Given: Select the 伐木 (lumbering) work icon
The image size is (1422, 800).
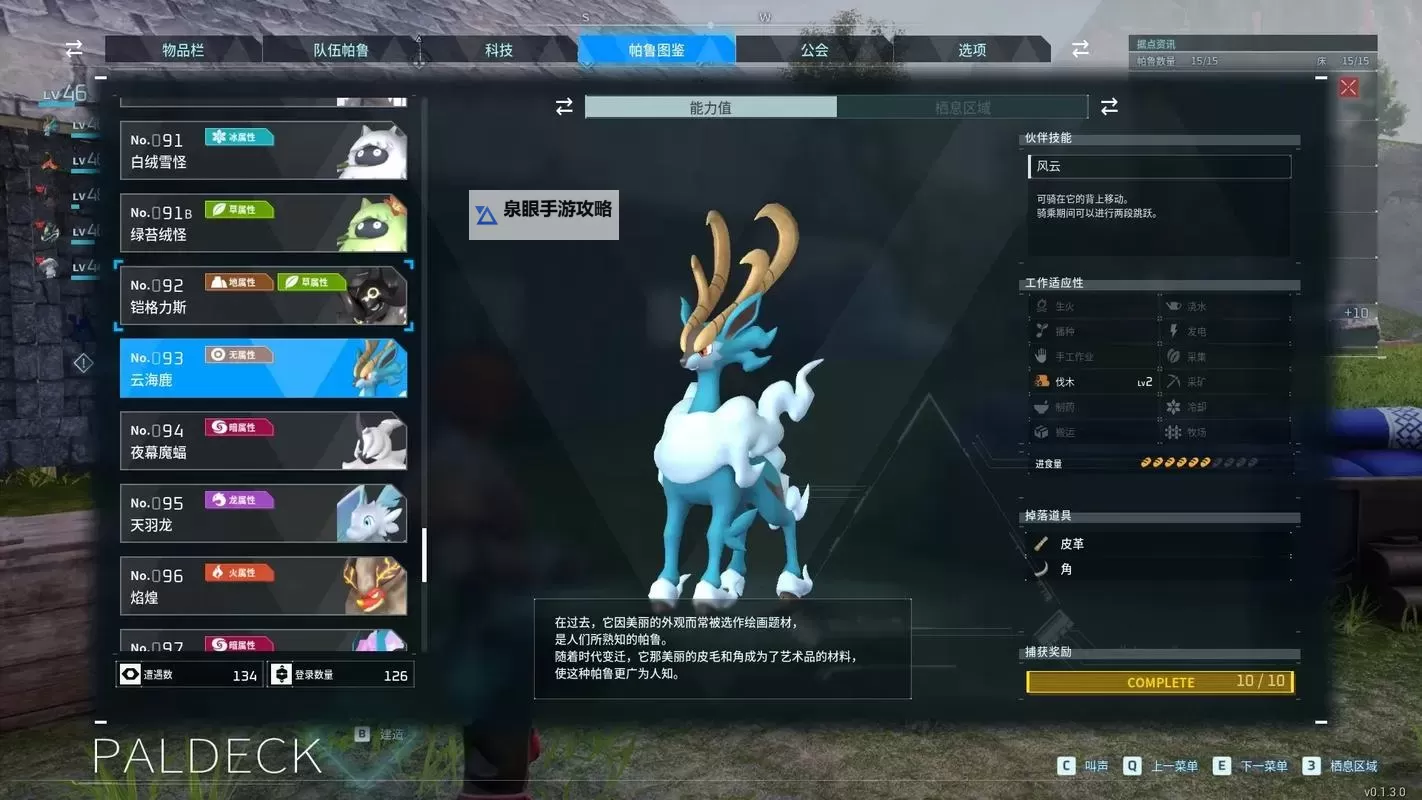Looking at the screenshot, I should [x=1040, y=381].
